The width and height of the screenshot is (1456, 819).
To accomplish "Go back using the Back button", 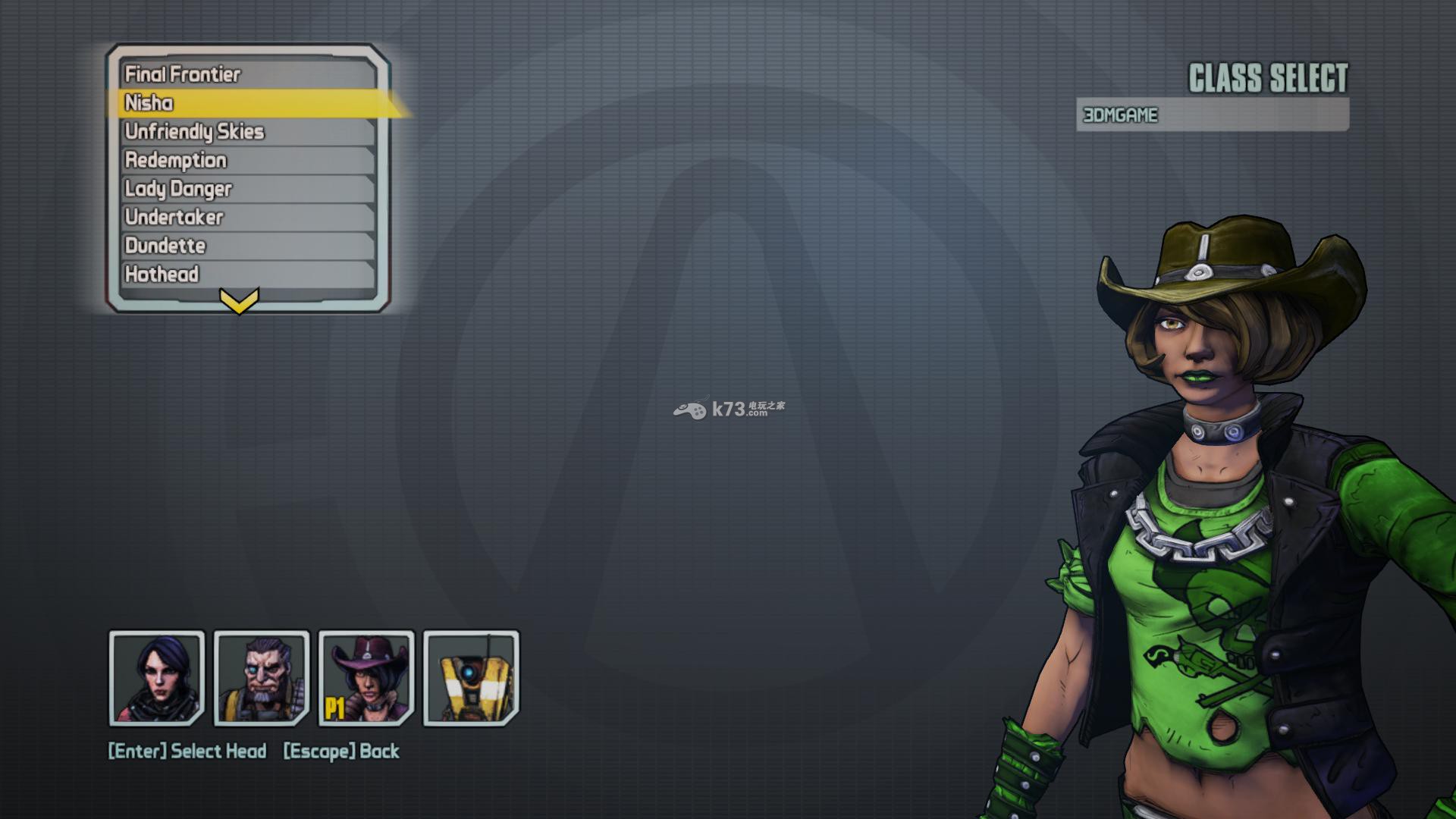I will 341,752.
